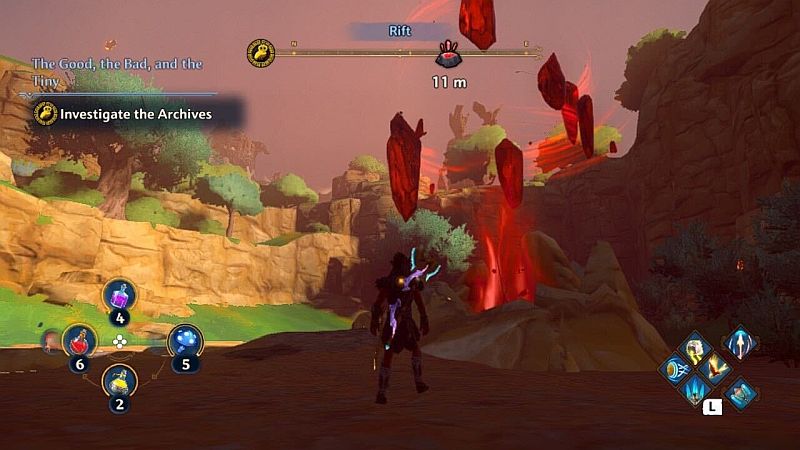This screenshot has width=800, height=450.
Task: Use the blue ground spikes ability
Action: click(692, 390)
